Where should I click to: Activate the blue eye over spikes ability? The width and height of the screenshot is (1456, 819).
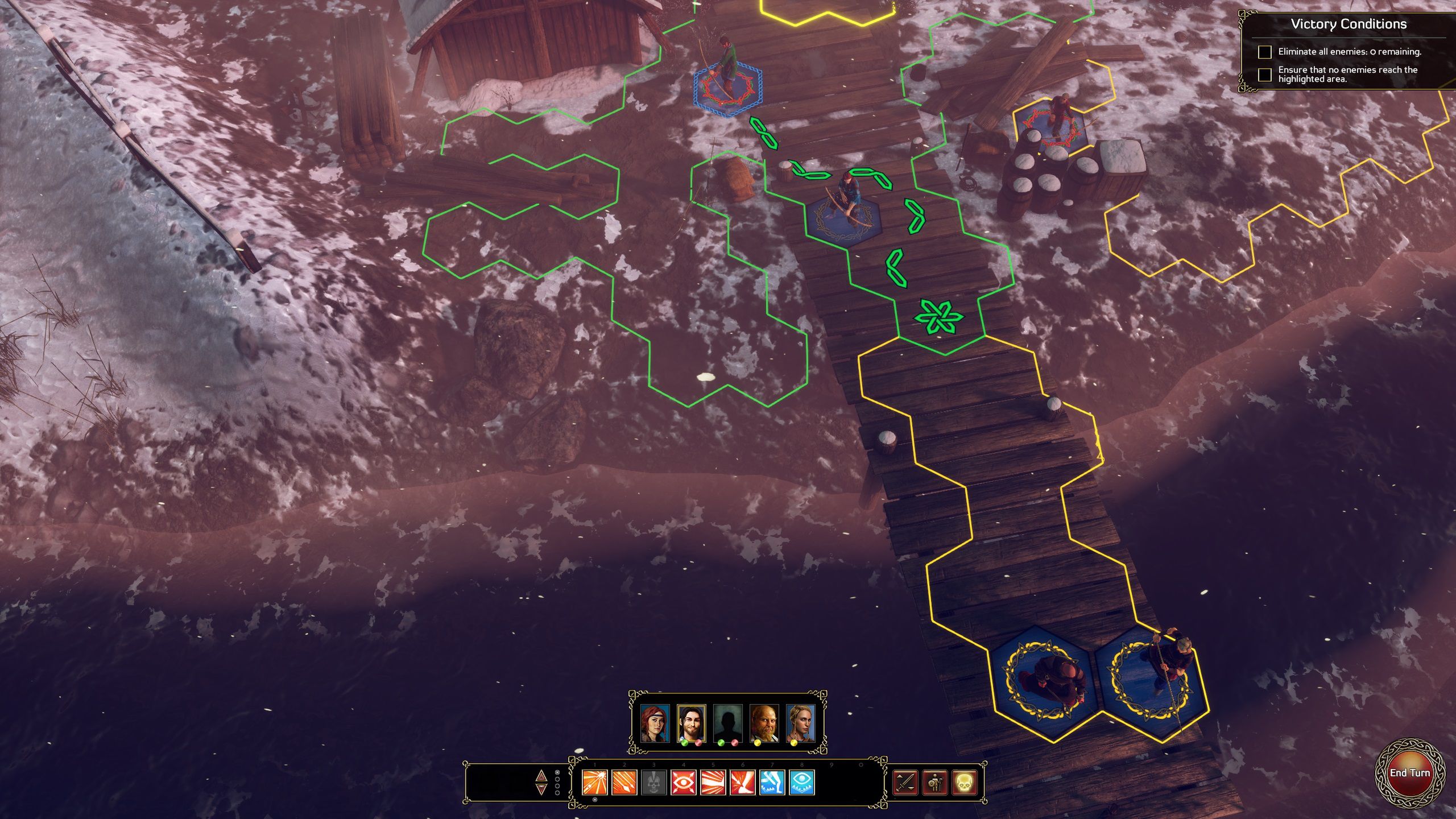click(802, 783)
